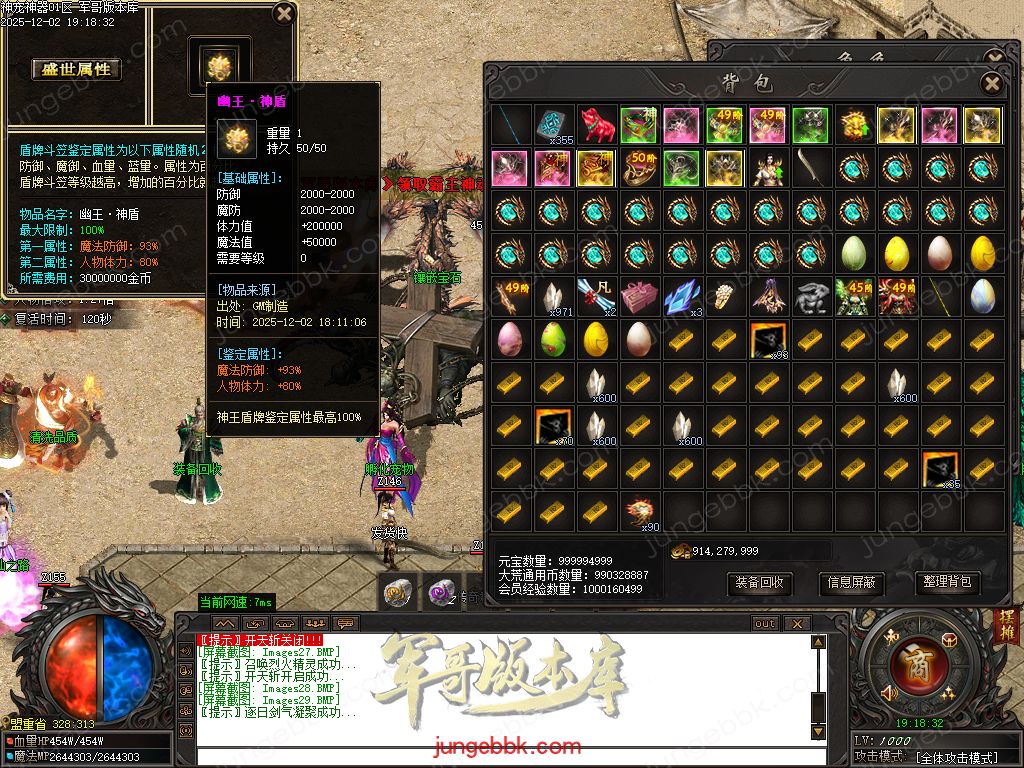Pick the pink gift box item
Image resolution: width=1024 pixels, height=768 pixels.
pos(639,297)
